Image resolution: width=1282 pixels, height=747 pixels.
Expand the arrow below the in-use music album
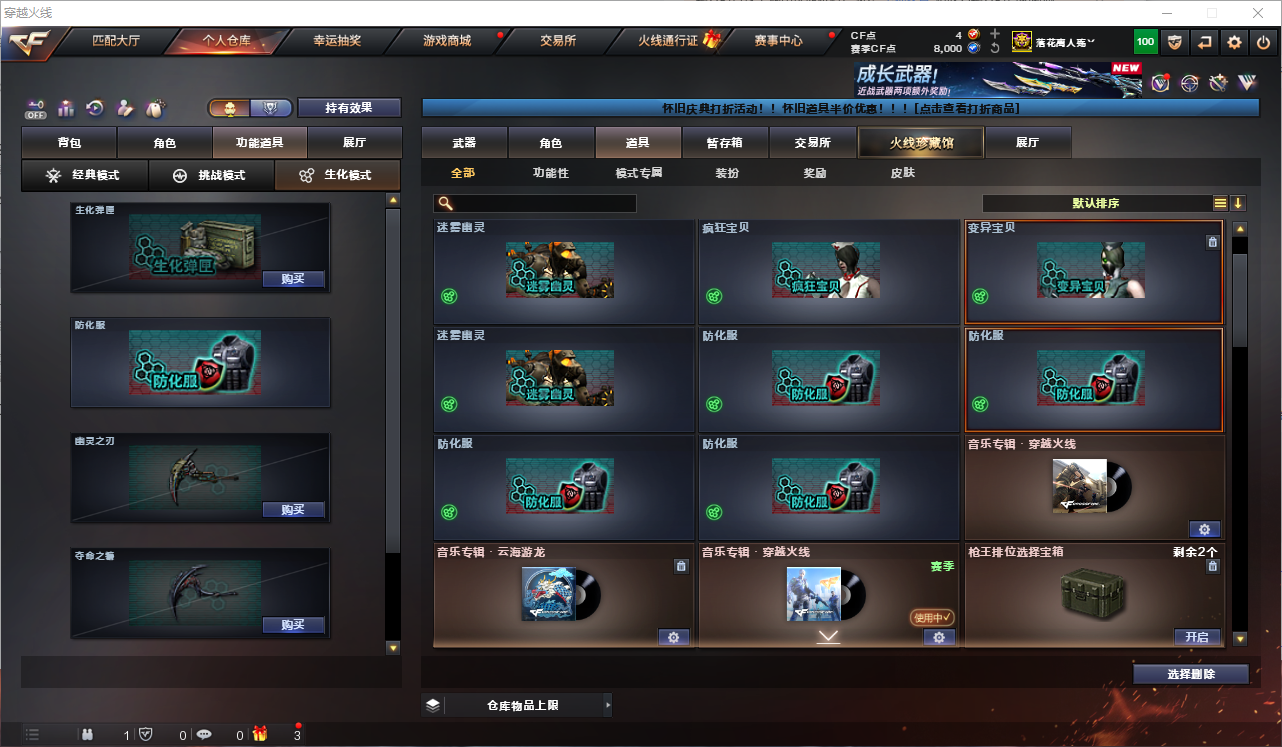[827, 636]
